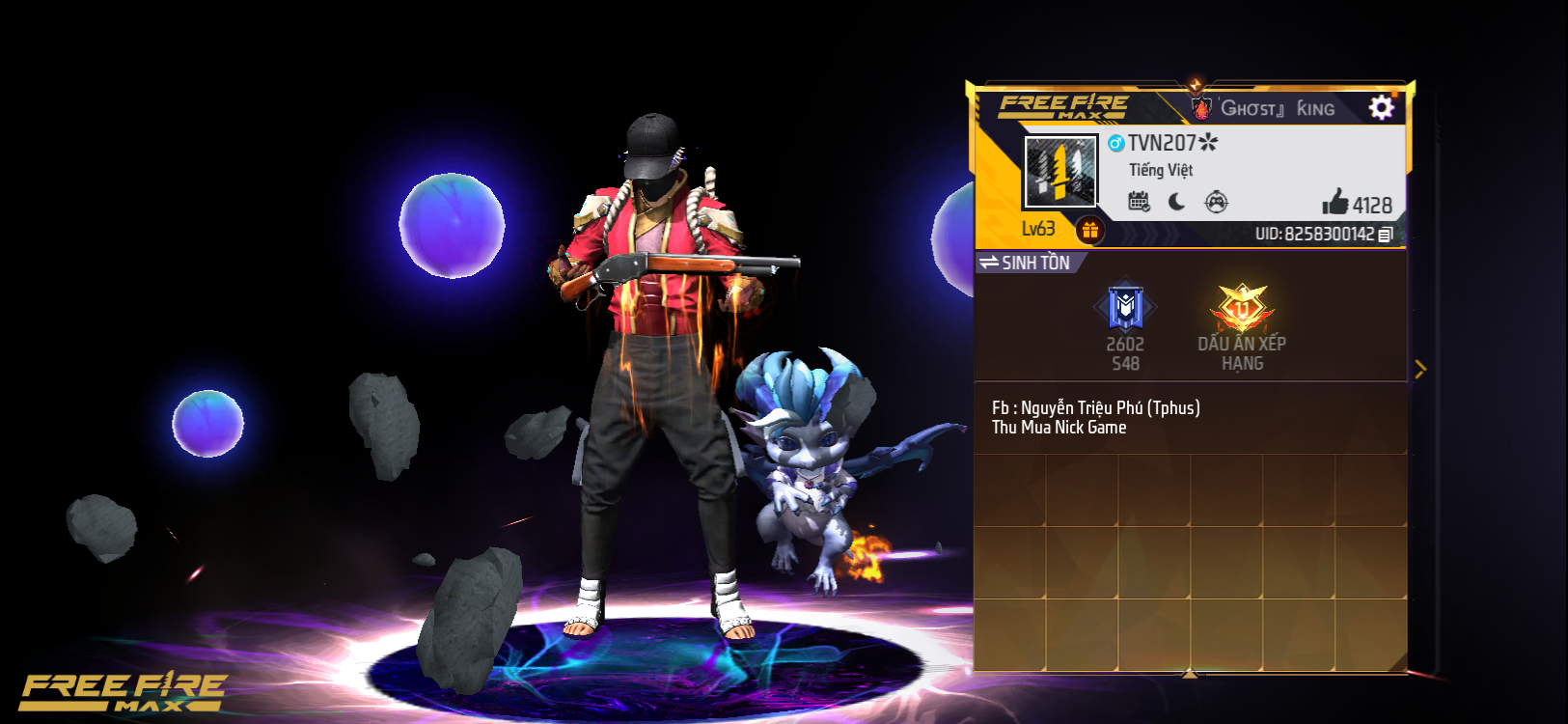Select the calendar check icon
1568x724 pixels.
pos(1141,201)
